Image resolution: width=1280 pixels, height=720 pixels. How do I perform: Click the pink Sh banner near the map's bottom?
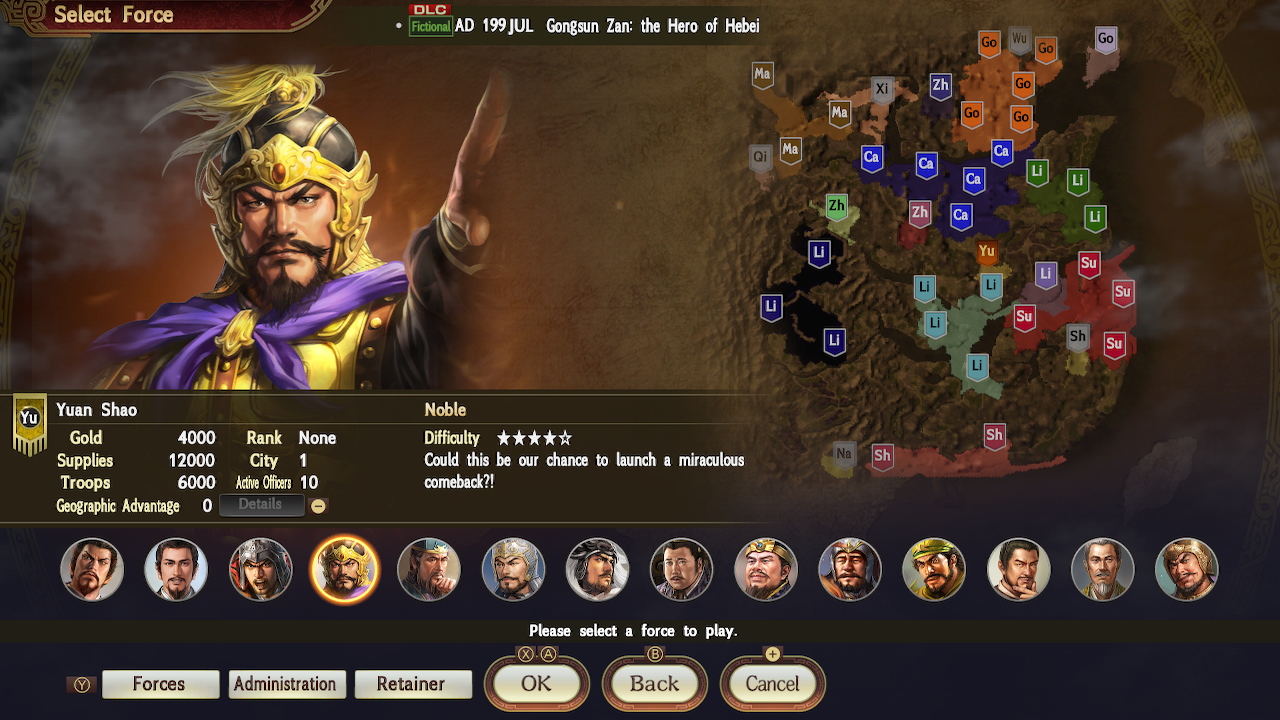(994, 436)
